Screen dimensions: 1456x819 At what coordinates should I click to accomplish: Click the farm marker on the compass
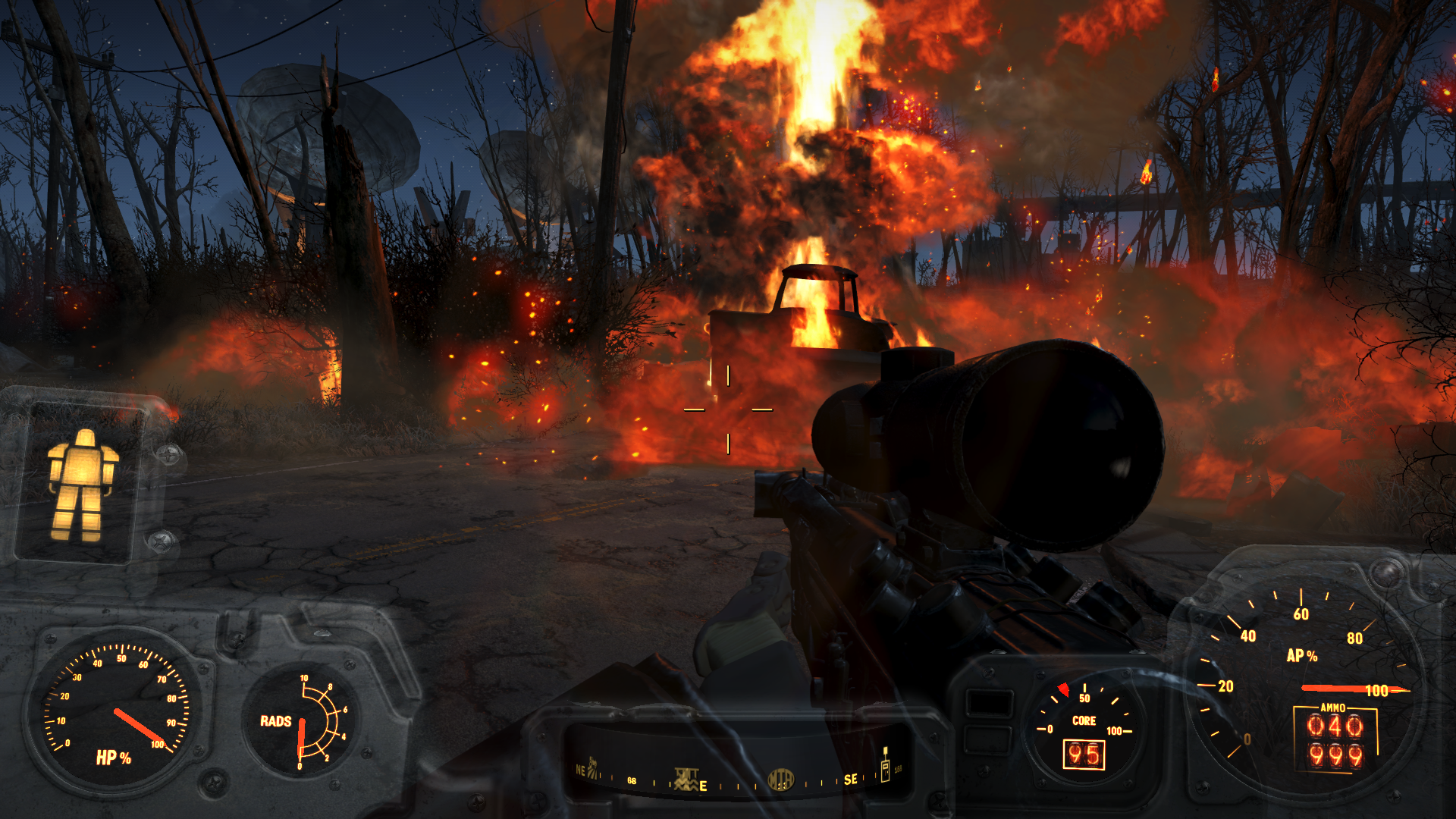(x=593, y=767)
